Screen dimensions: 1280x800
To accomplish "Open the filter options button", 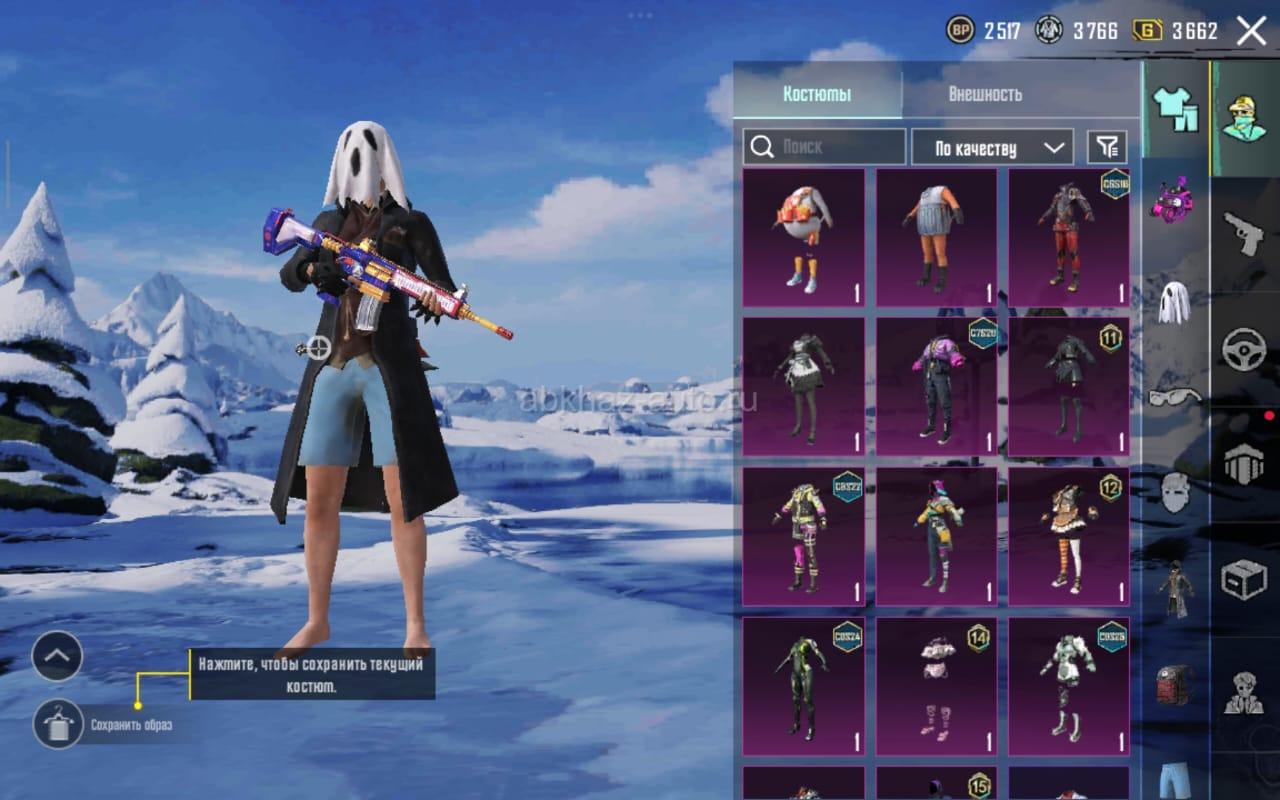I will pos(1107,147).
